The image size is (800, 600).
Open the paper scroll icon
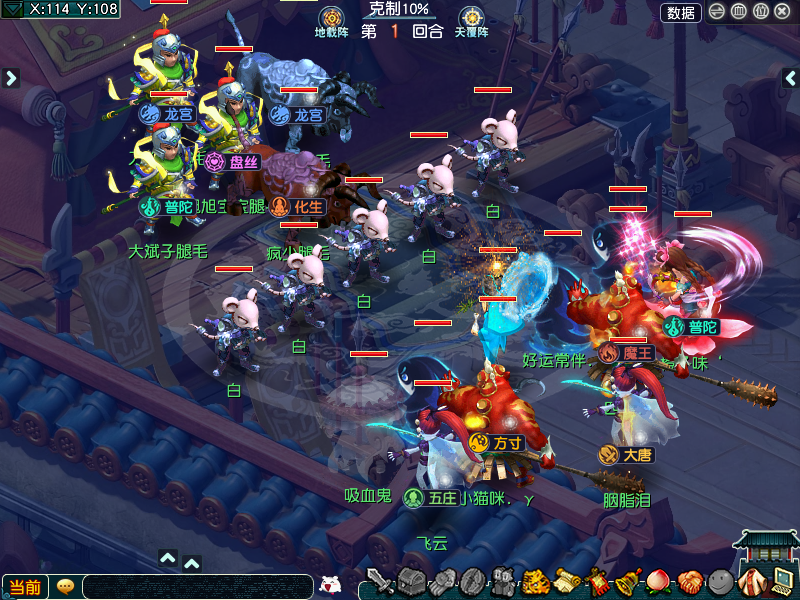click(x=568, y=581)
